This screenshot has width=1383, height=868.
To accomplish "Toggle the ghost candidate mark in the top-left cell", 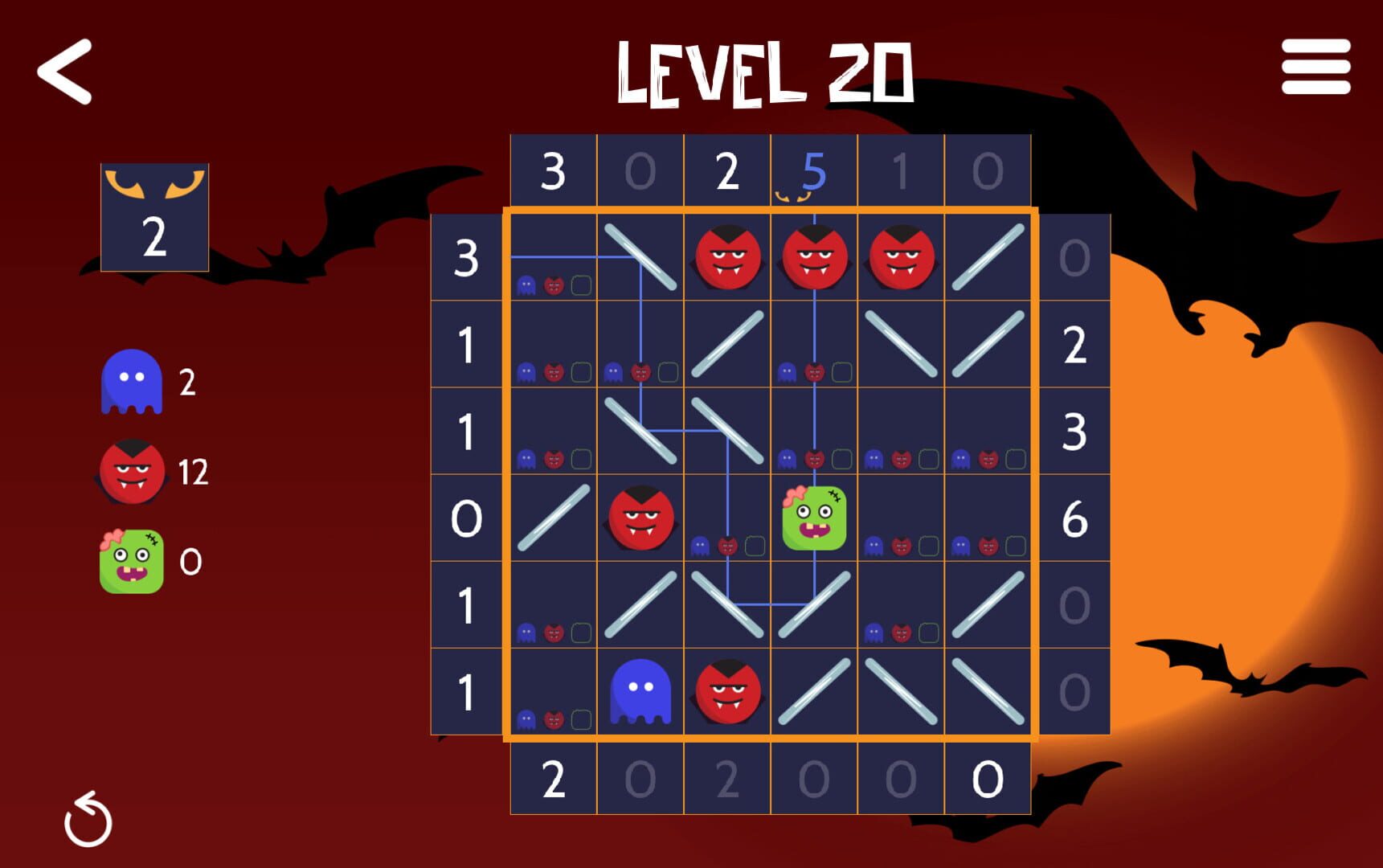I will (526, 285).
